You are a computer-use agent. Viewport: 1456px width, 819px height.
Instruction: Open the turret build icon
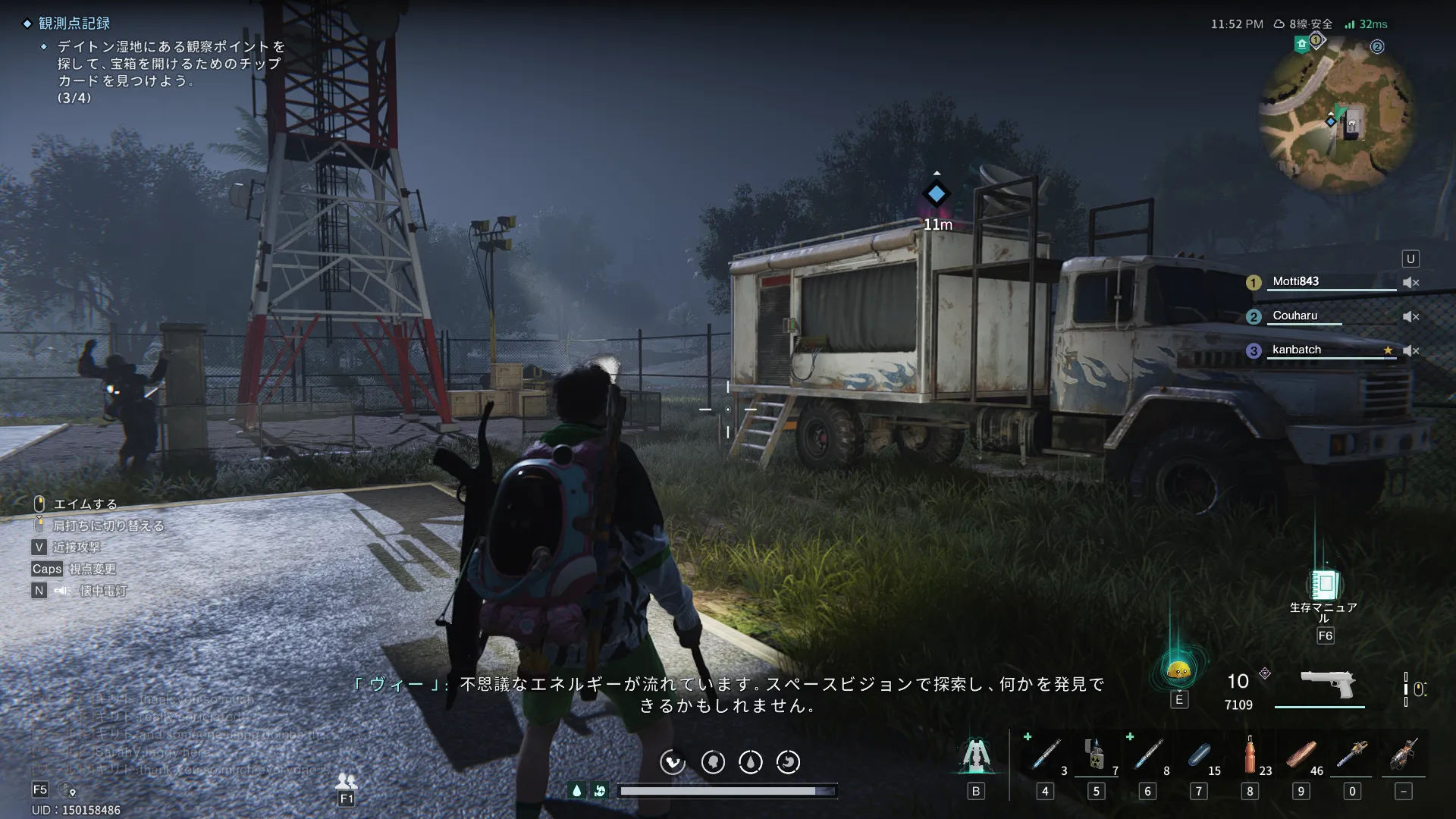[976, 755]
